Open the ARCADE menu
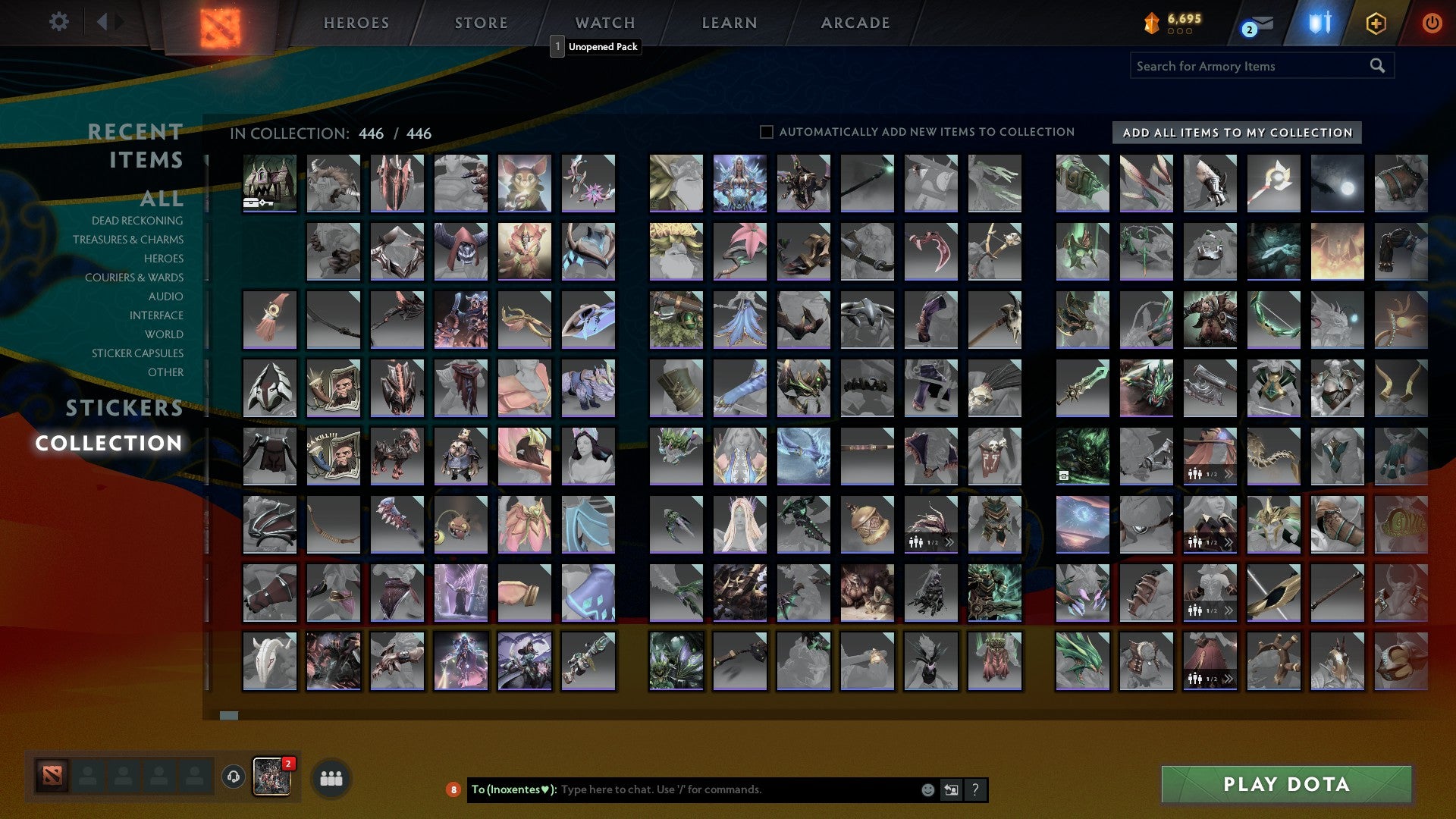Viewport: 1456px width, 819px height. click(854, 22)
